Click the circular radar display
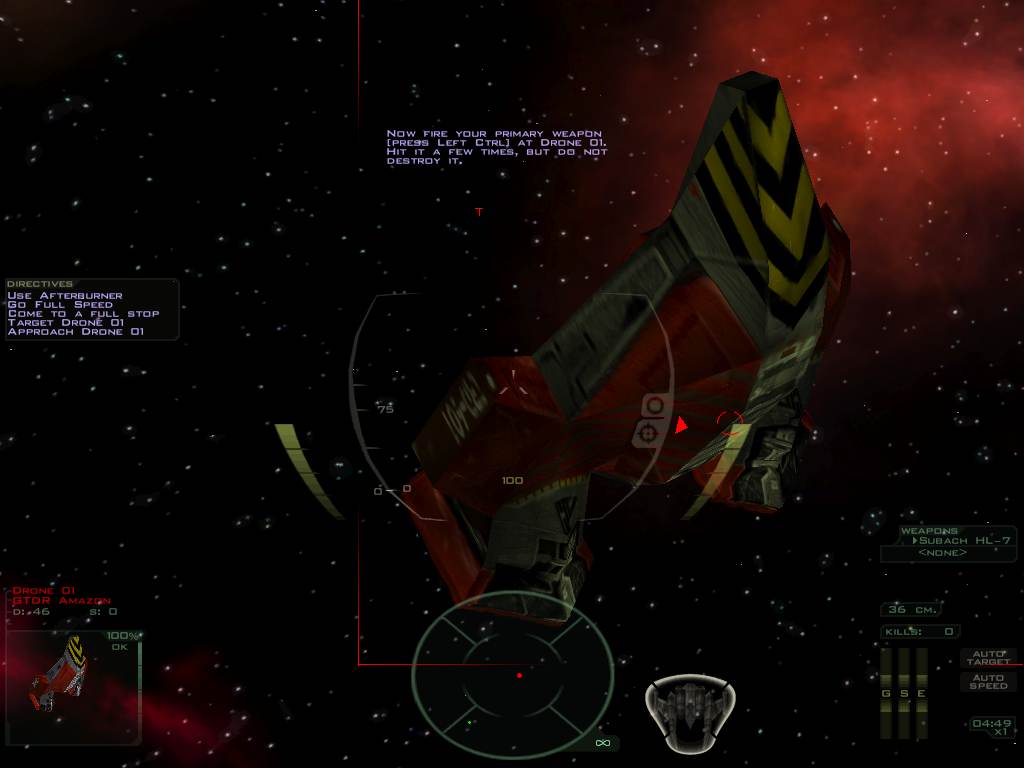This screenshot has height=768, width=1024. 513,675
